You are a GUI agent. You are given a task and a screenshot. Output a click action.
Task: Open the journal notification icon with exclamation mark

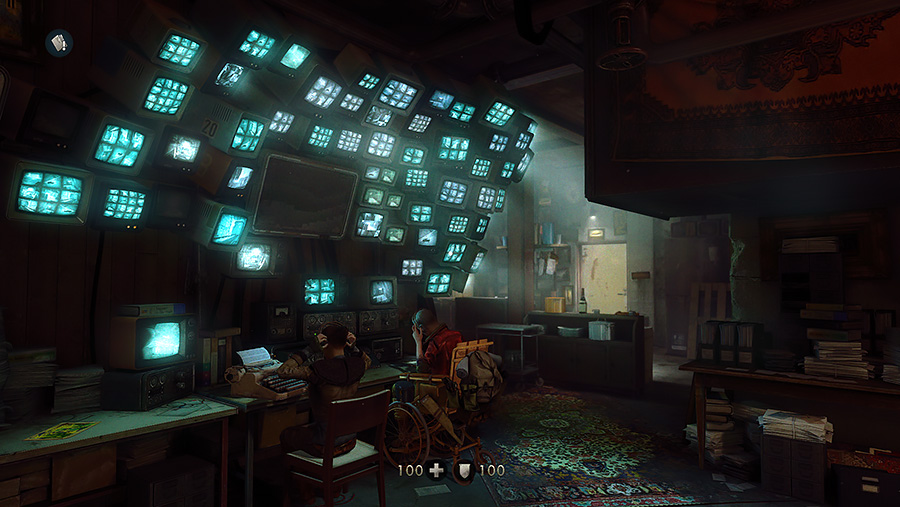click(x=58, y=43)
